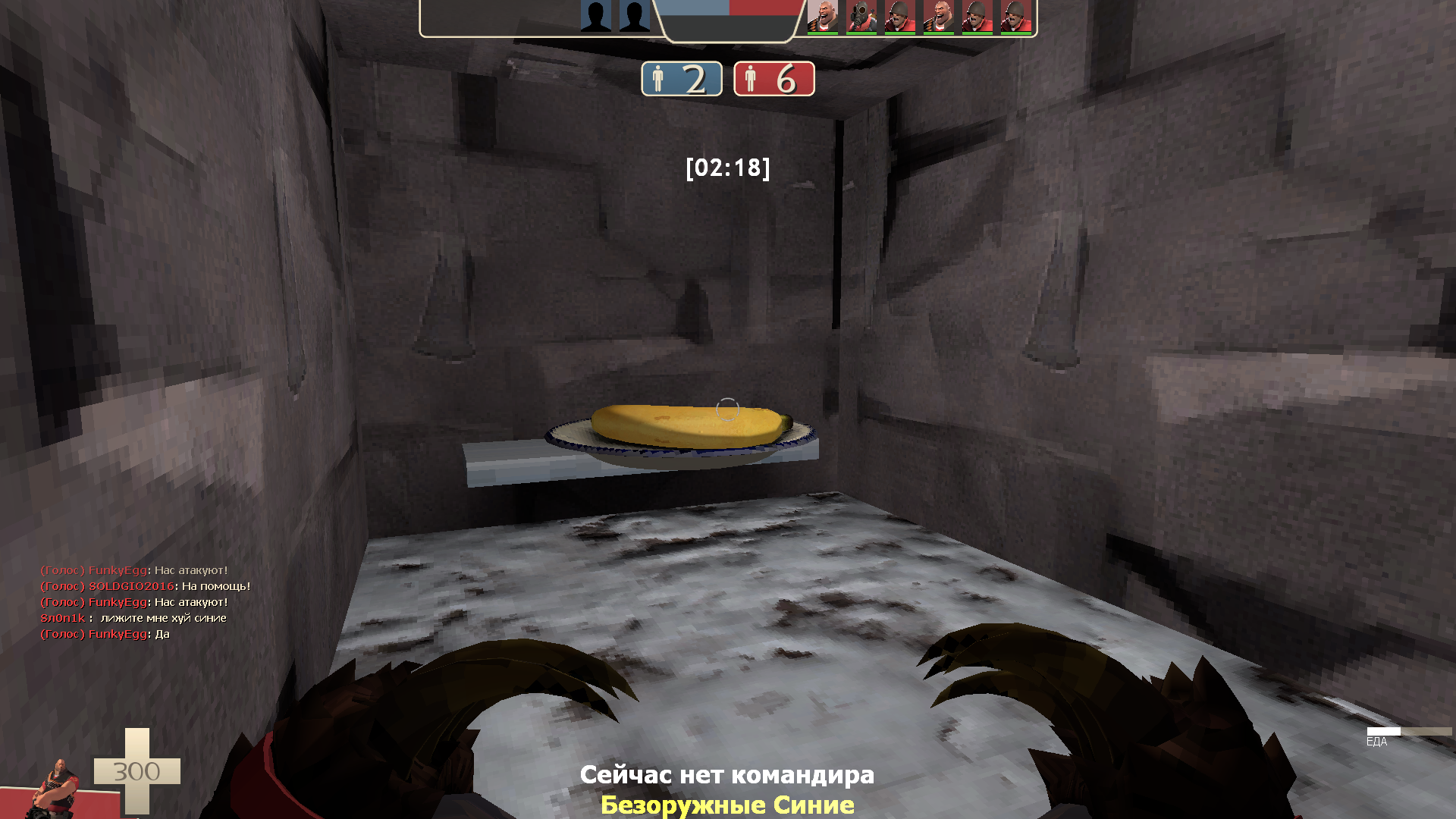Screen dimensions: 1456x819
Task: Click the green health bar under Pyro portrait
Action: 863,34
